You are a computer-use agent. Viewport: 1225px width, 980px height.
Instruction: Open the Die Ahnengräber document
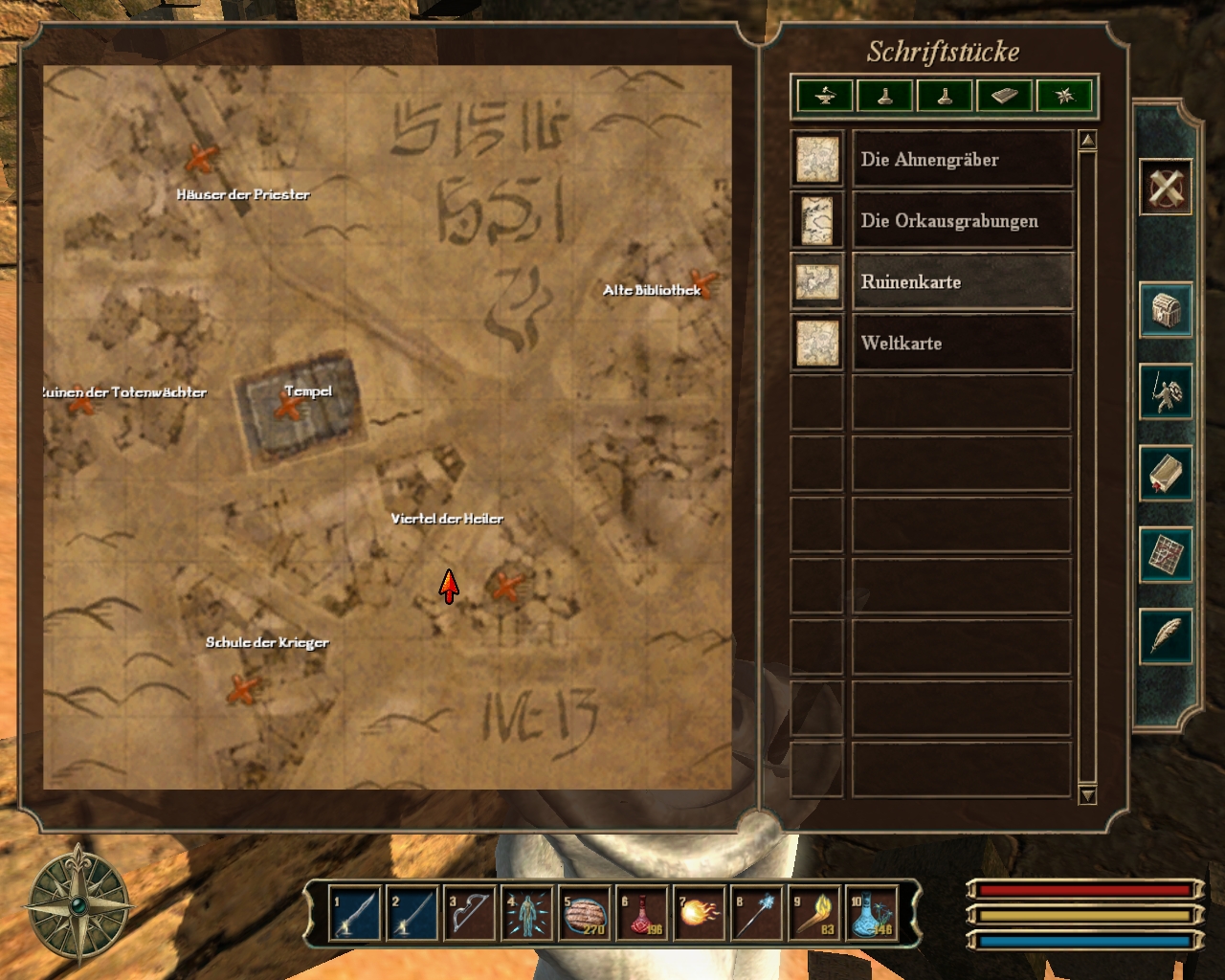click(961, 160)
